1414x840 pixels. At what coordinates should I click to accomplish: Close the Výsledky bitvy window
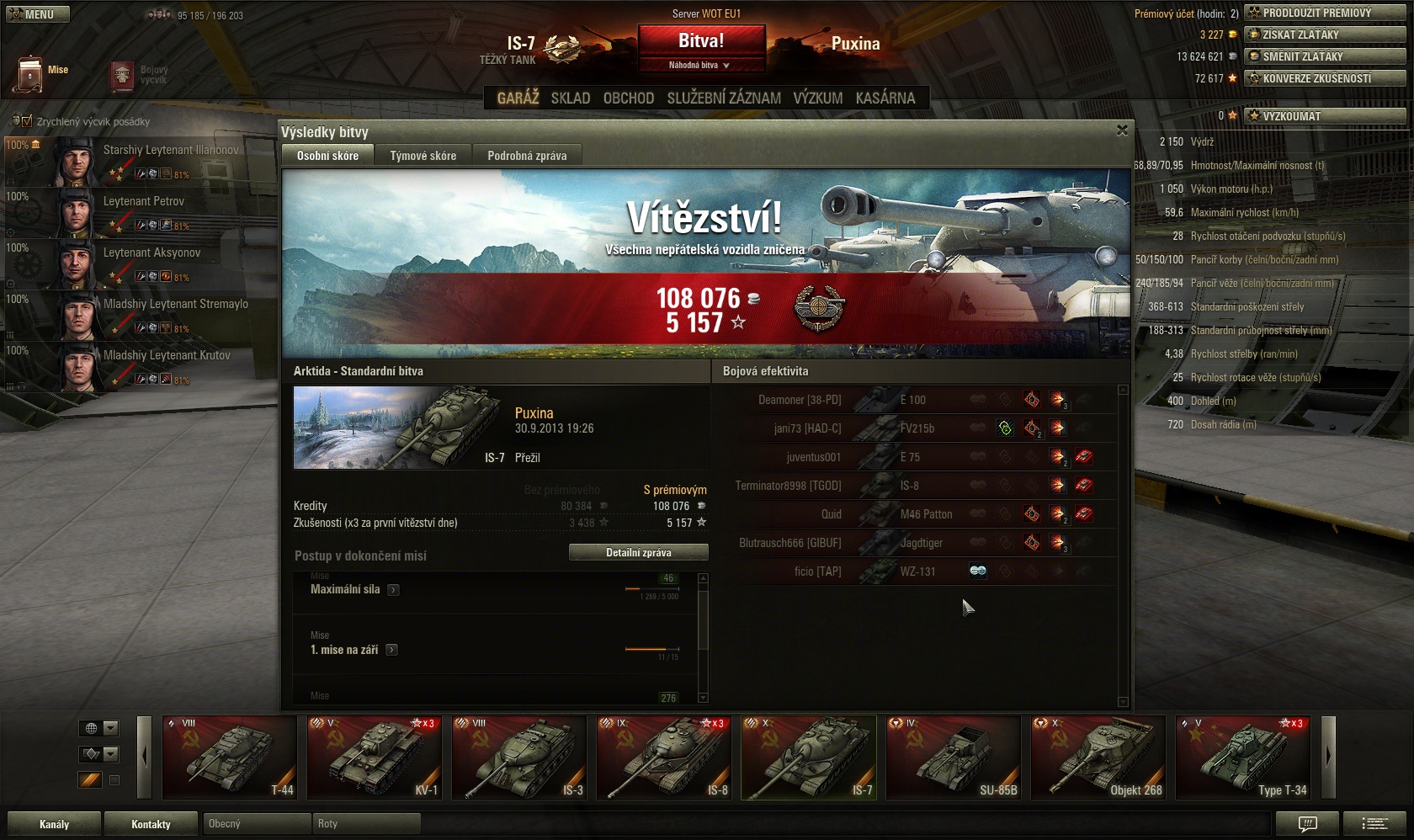coord(1122,130)
